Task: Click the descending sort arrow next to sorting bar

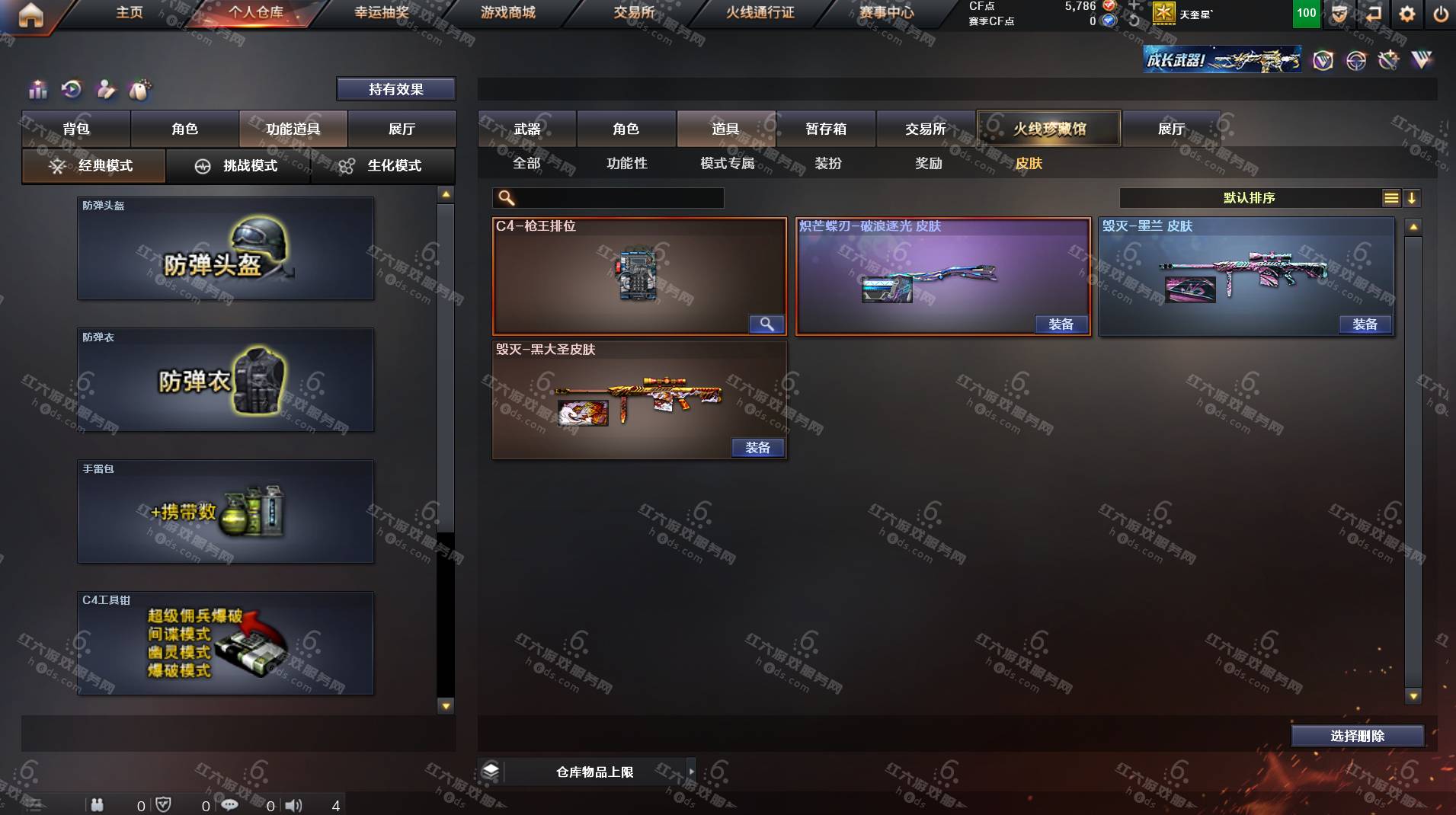Action: pyautogui.click(x=1413, y=198)
